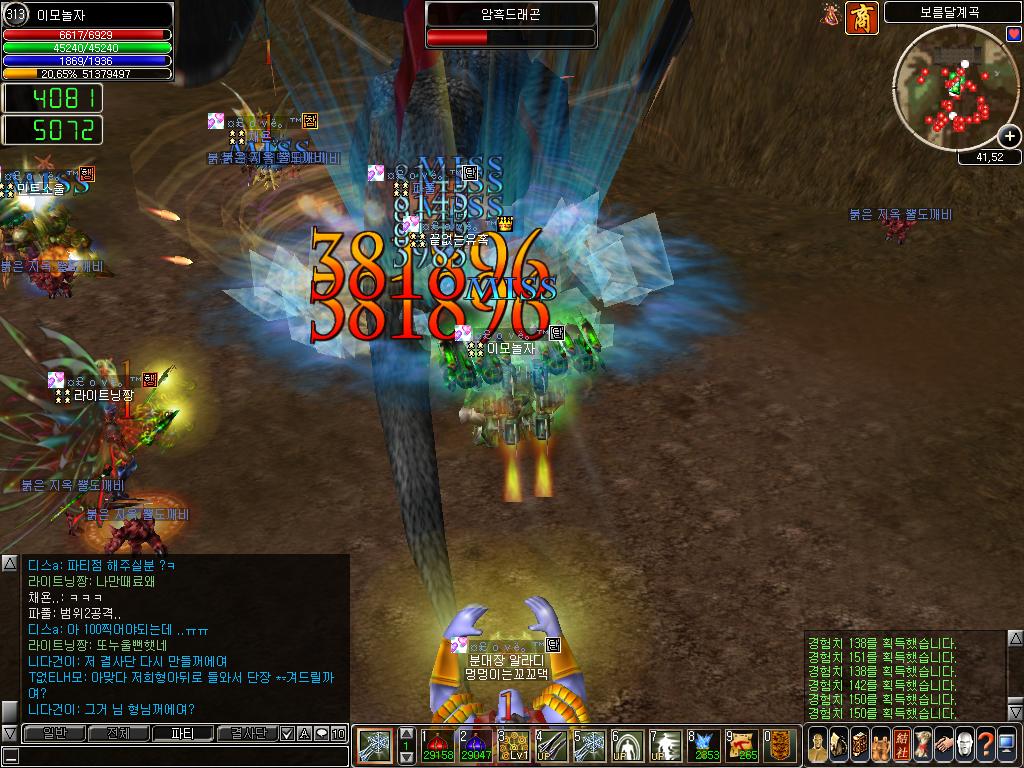
Task: Activate the aura figure skill in slot 6
Action: pyautogui.click(x=627, y=745)
